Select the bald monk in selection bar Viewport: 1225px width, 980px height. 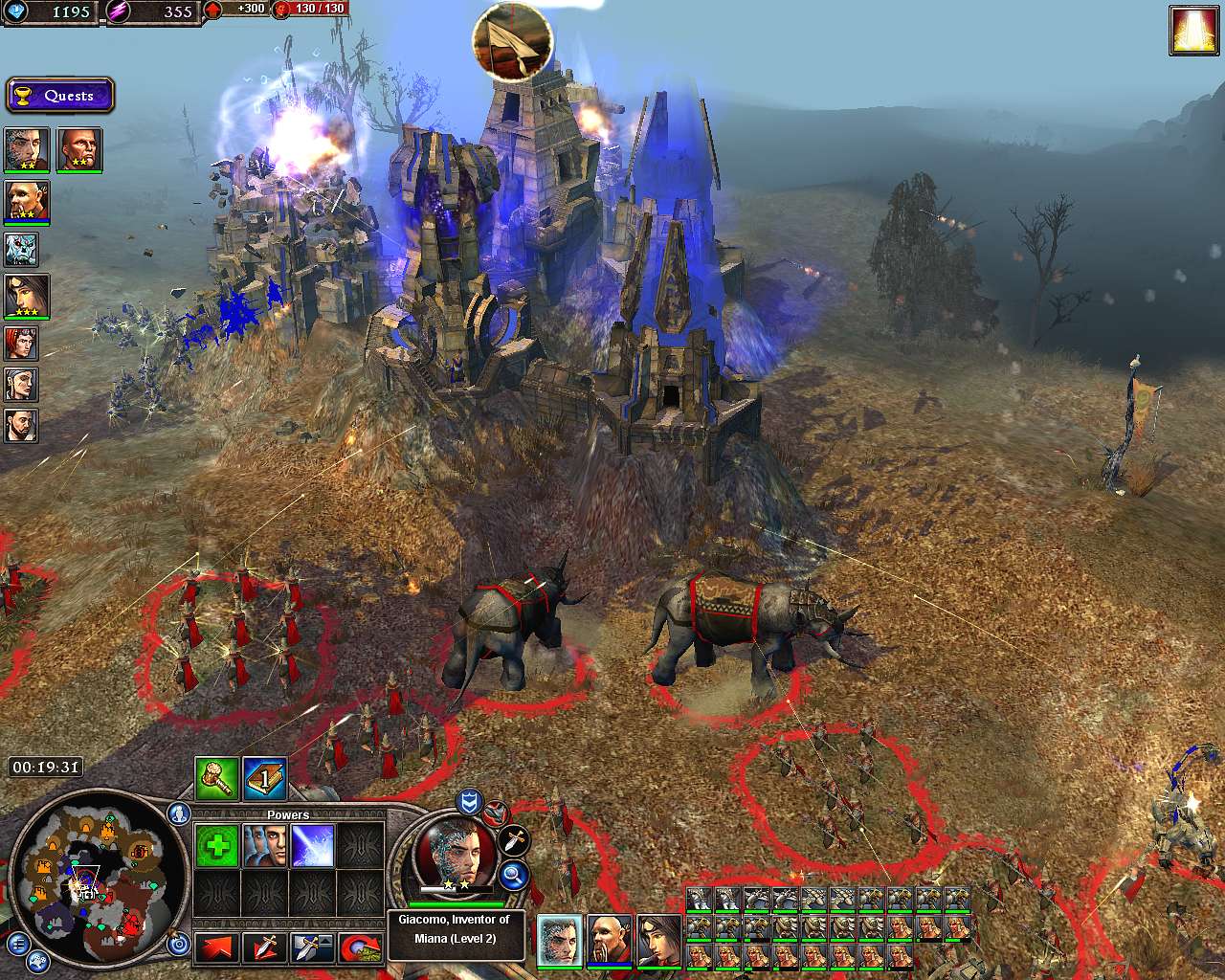(610, 940)
